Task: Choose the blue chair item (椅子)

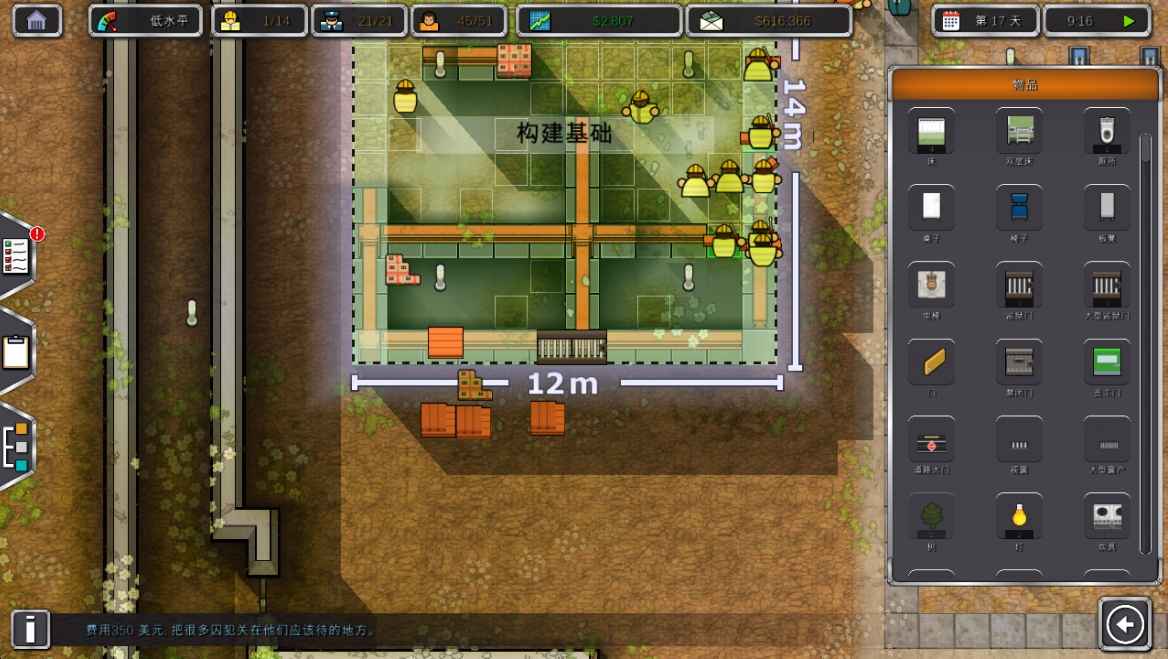Action: (x=1019, y=207)
